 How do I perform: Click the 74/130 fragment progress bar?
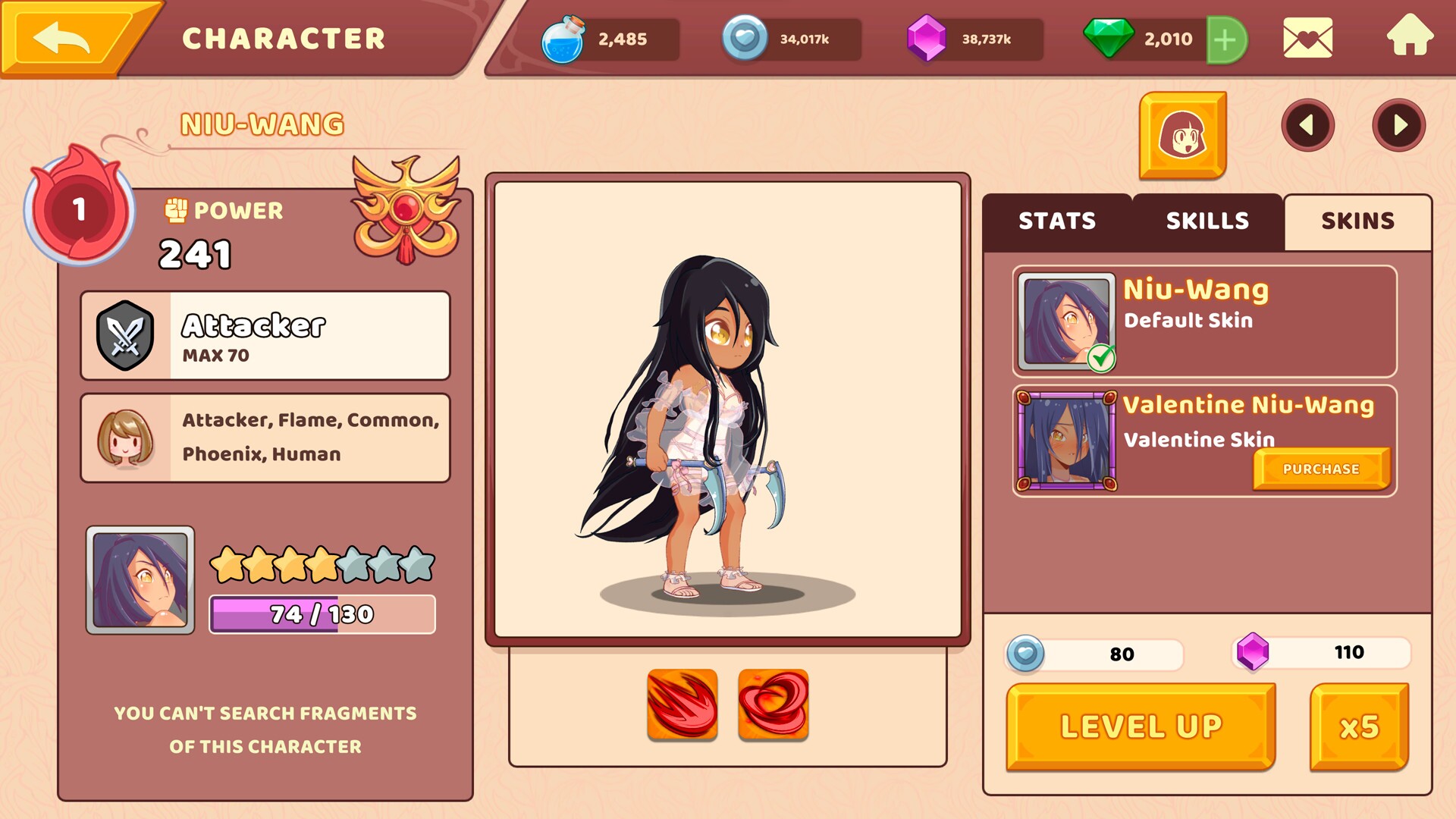[322, 613]
